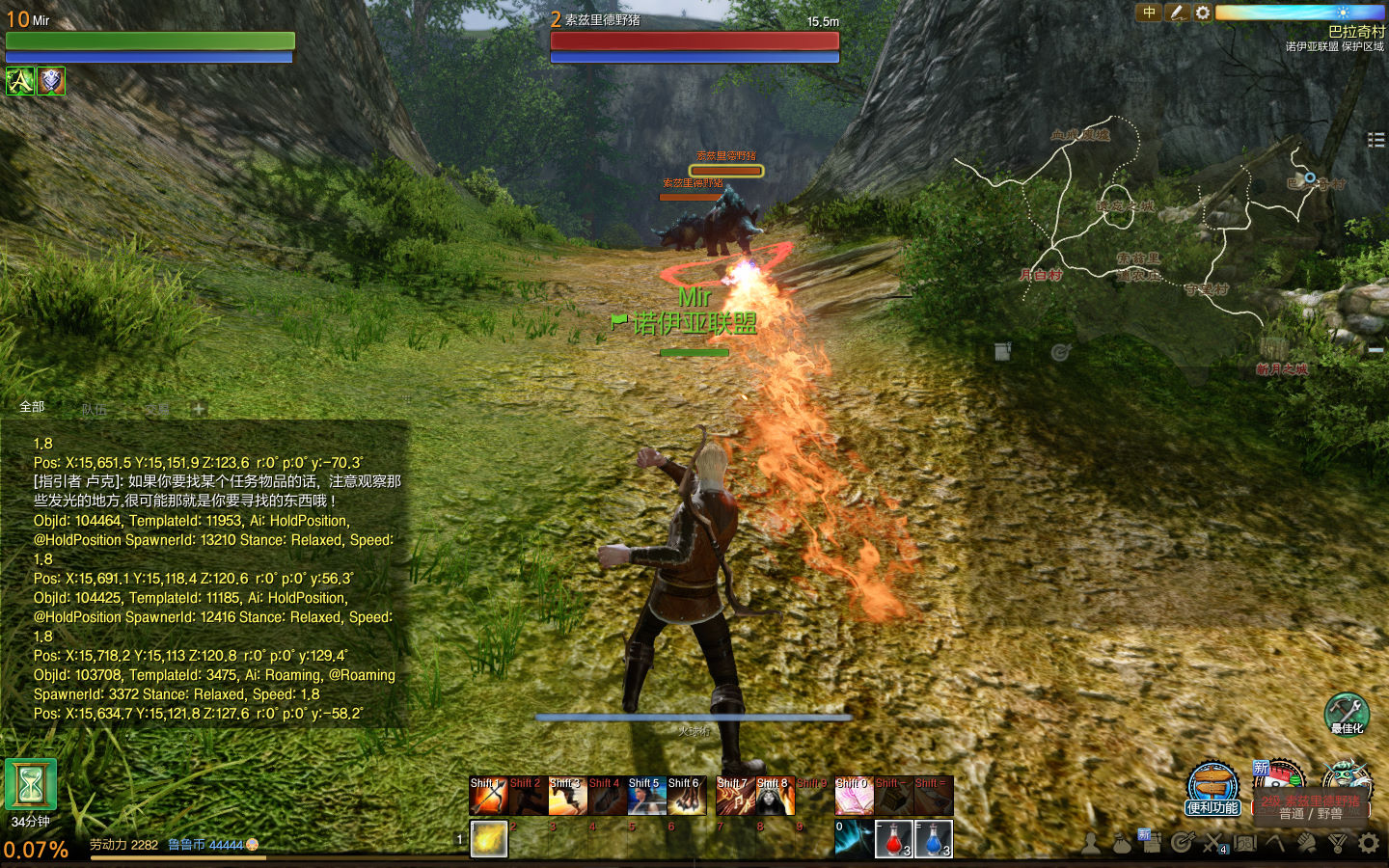Trigger the Shift 6 glowing claw skill
The image size is (1389, 868).
(x=687, y=797)
